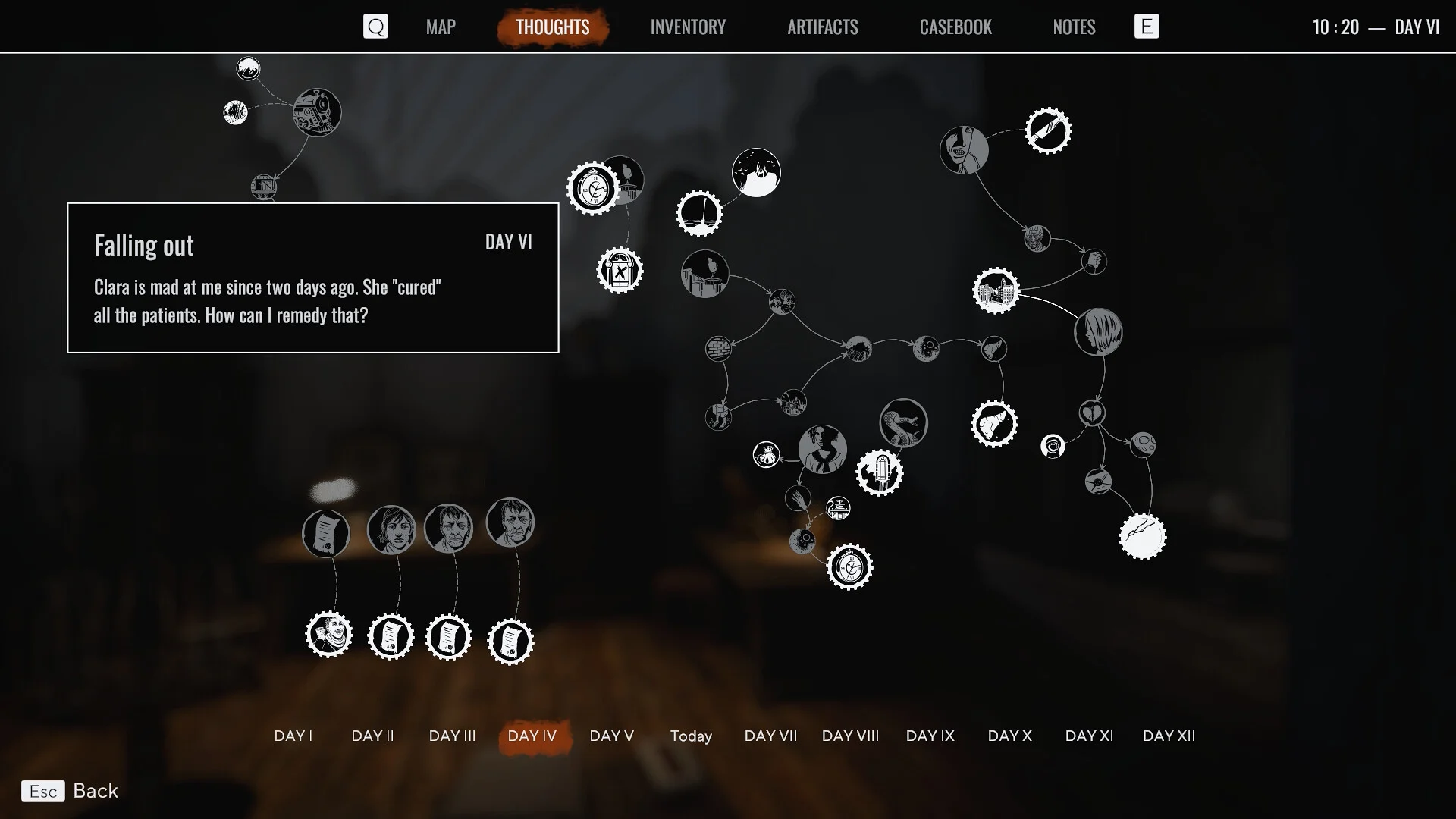Image resolution: width=1456 pixels, height=819 pixels.
Task: Open the Artifacts tab
Action: [x=822, y=27]
